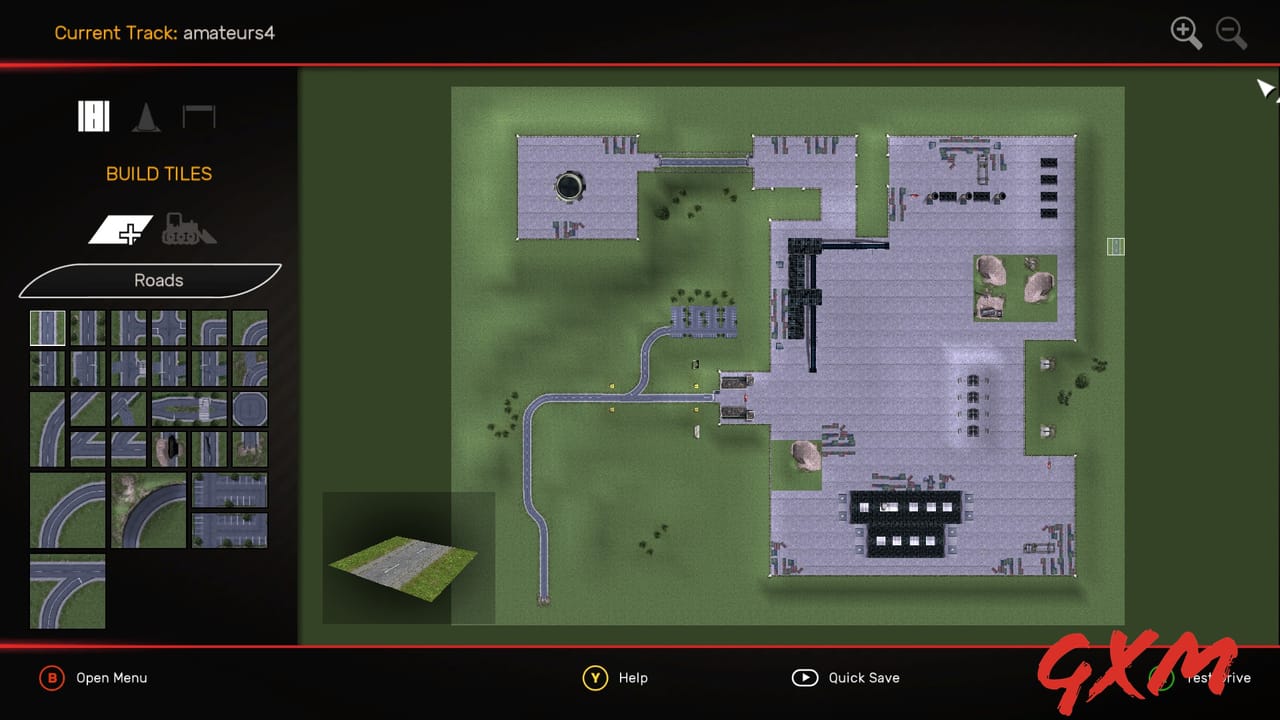Click the green tile cursor on the map edge

click(1115, 246)
